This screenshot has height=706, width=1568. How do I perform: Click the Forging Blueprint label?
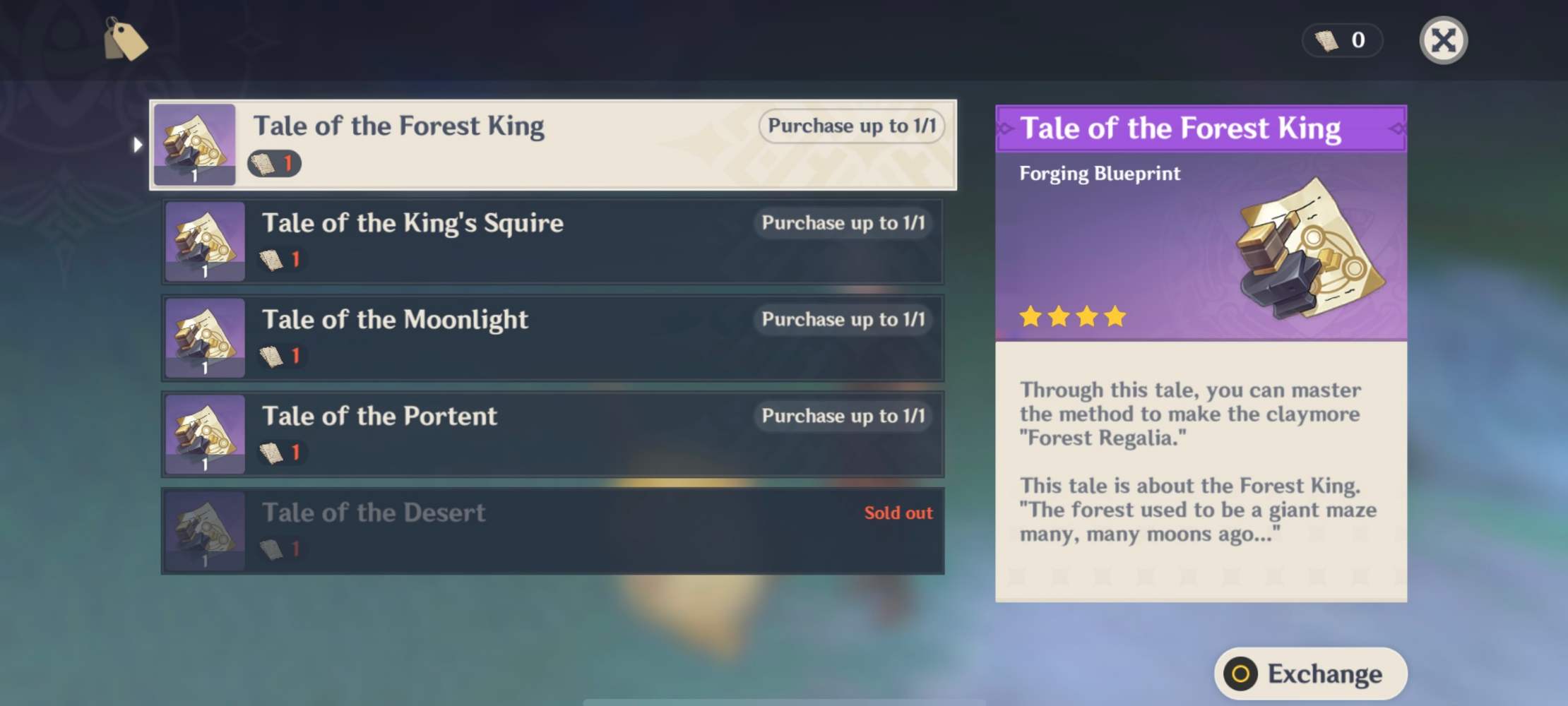click(x=1099, y=174)
